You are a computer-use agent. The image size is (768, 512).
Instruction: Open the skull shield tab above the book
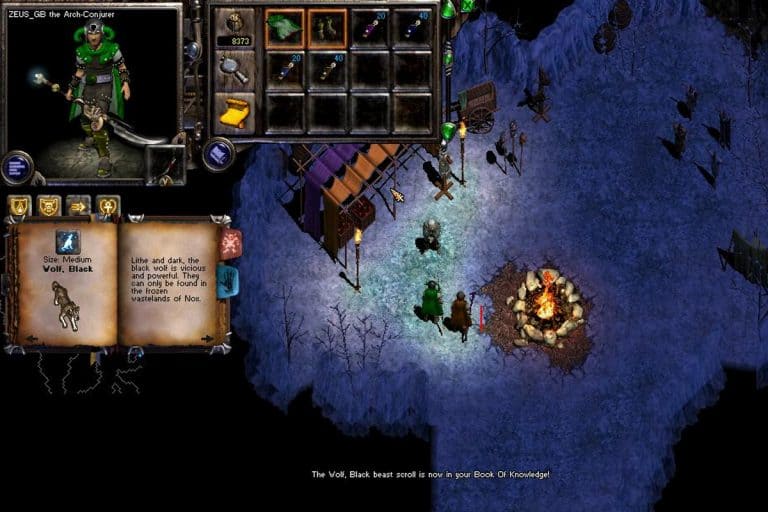48,206
